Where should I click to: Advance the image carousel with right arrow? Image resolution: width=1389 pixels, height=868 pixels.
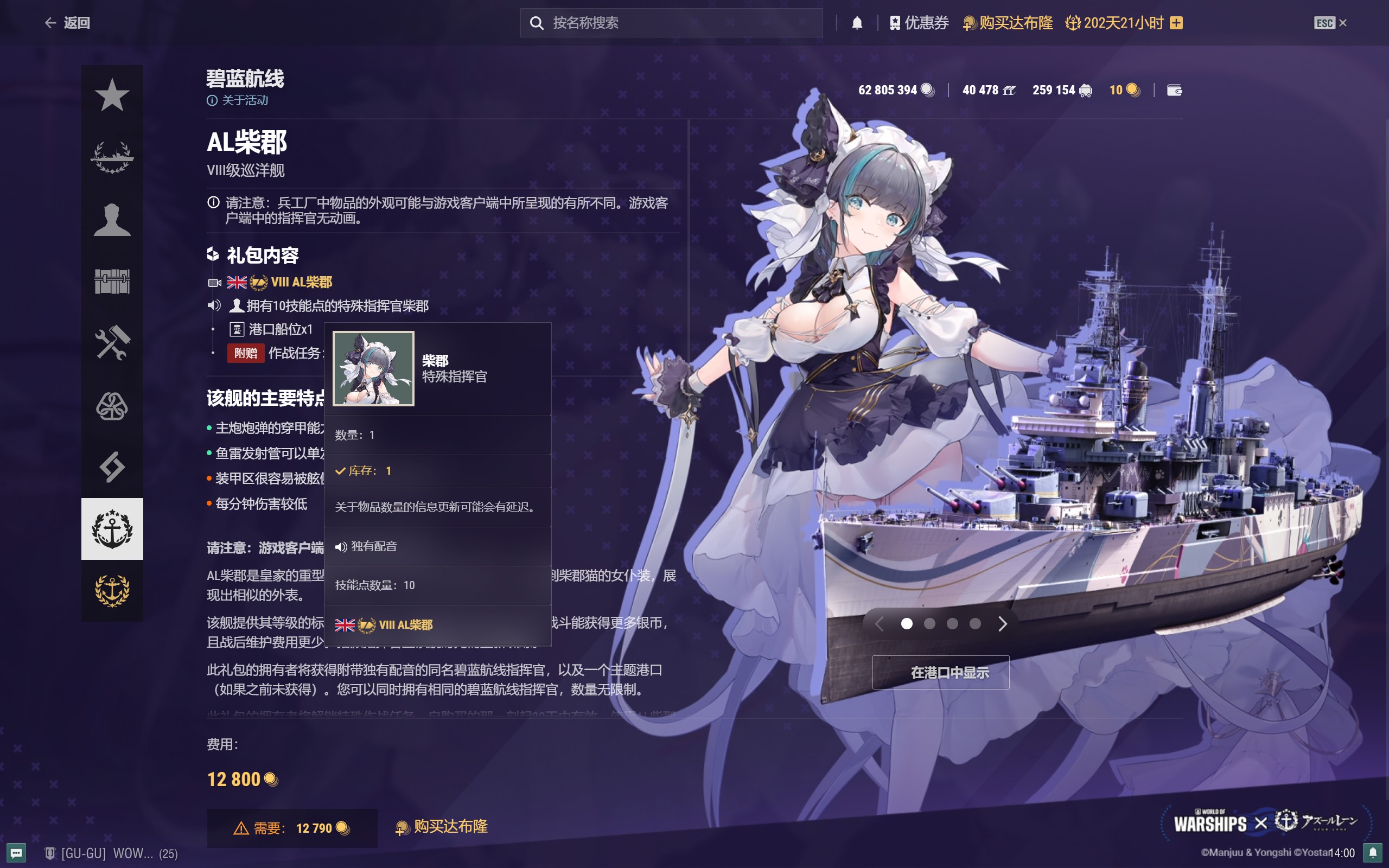tap(1002, 623)
